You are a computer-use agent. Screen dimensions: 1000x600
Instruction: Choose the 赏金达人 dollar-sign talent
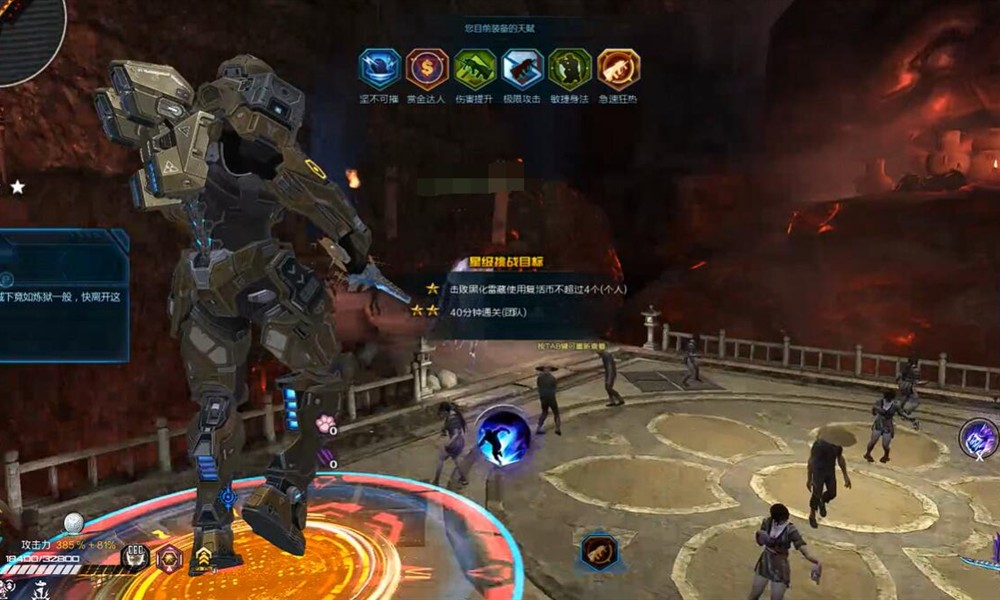pyautogui.click(x=427, y=69)
